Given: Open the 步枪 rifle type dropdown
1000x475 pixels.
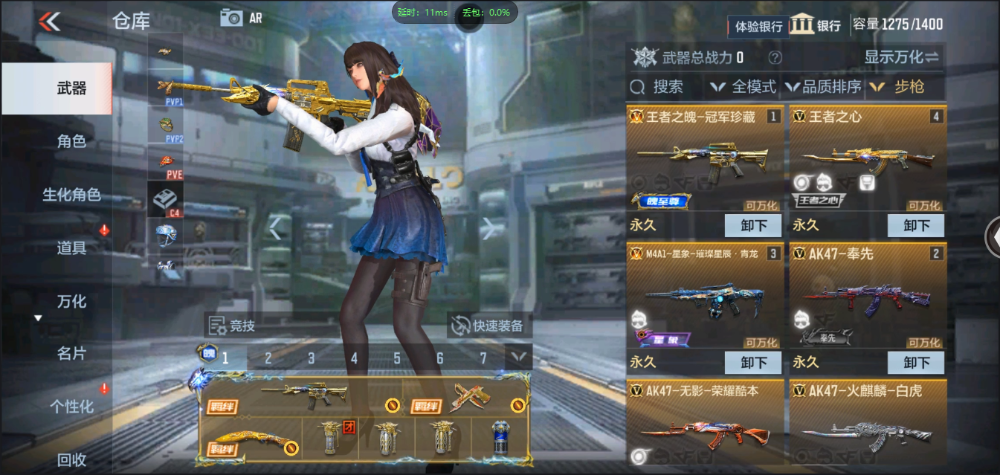Looking at the screenshot, I should tap(900, 87).
